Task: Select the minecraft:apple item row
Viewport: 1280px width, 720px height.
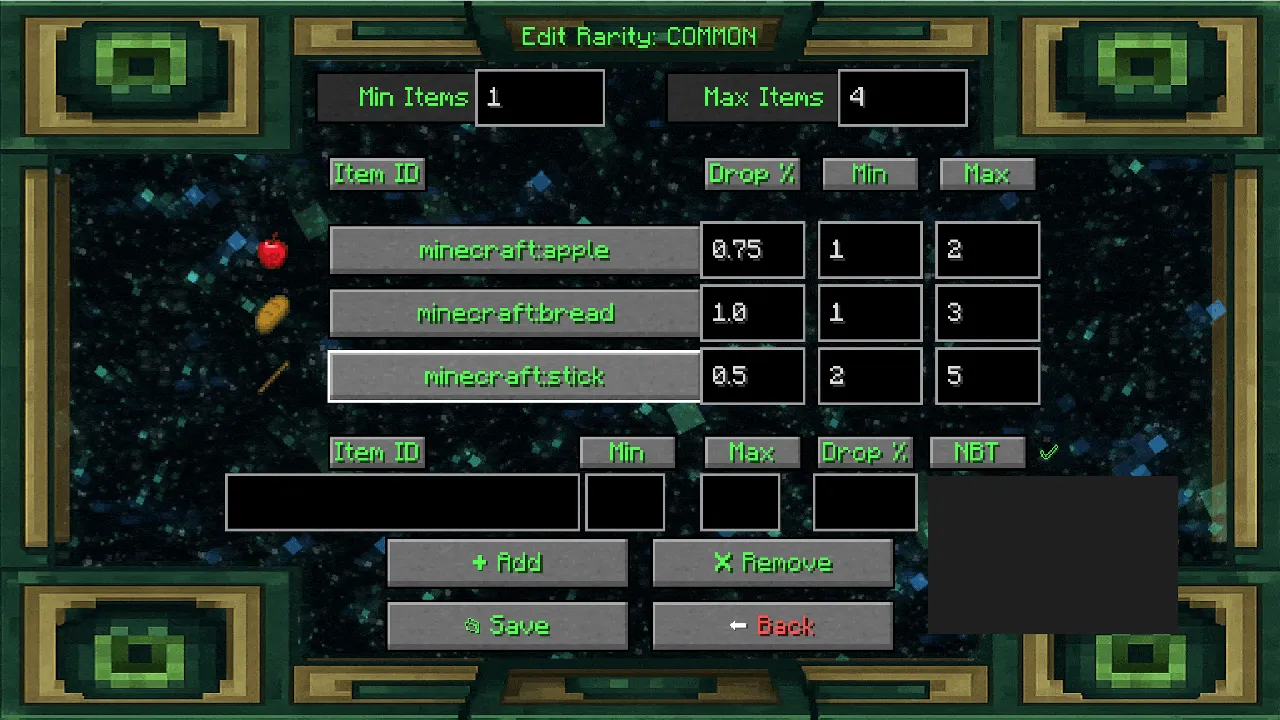Action: 514,250
